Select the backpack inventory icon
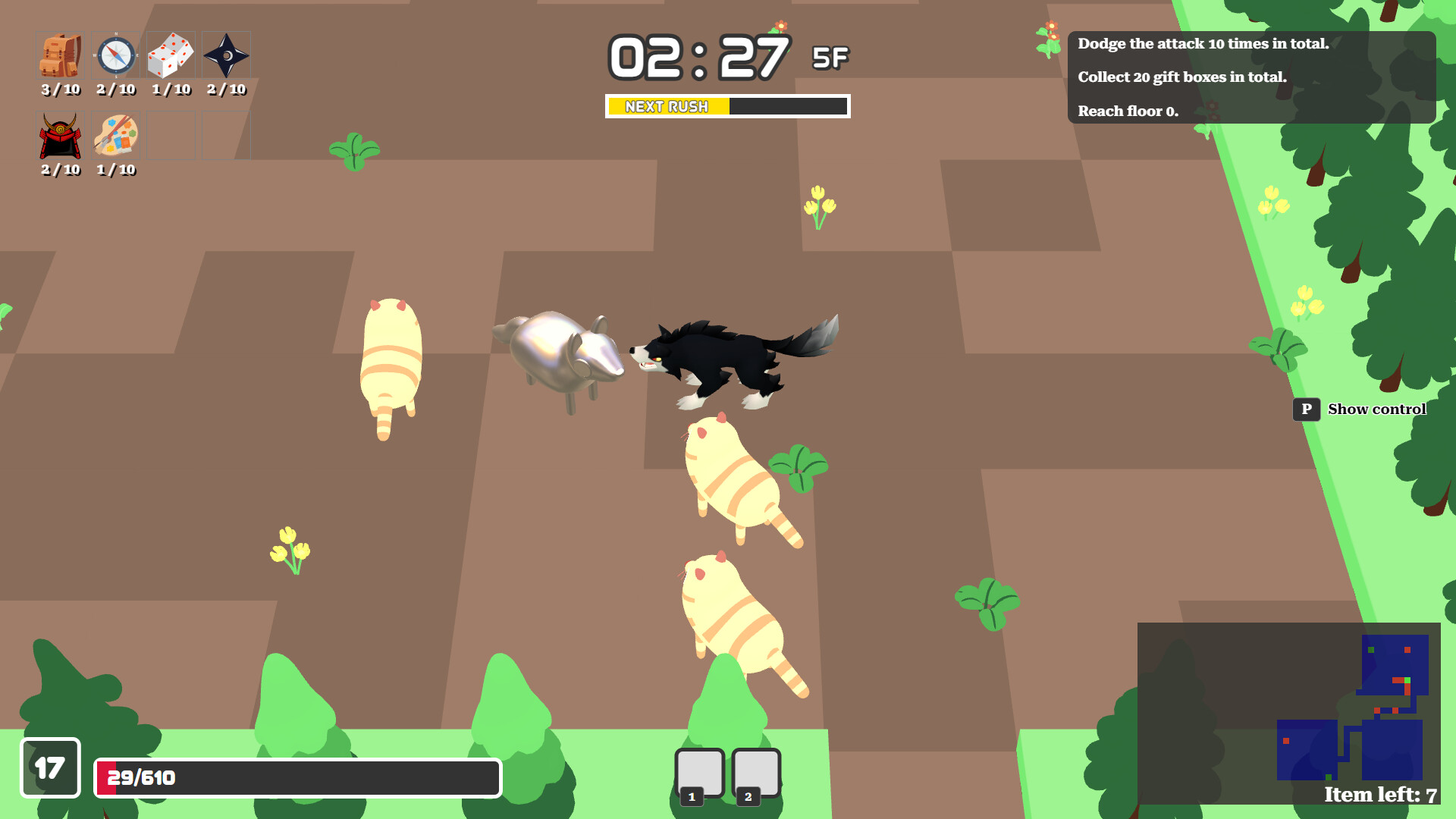 [59, 55]
